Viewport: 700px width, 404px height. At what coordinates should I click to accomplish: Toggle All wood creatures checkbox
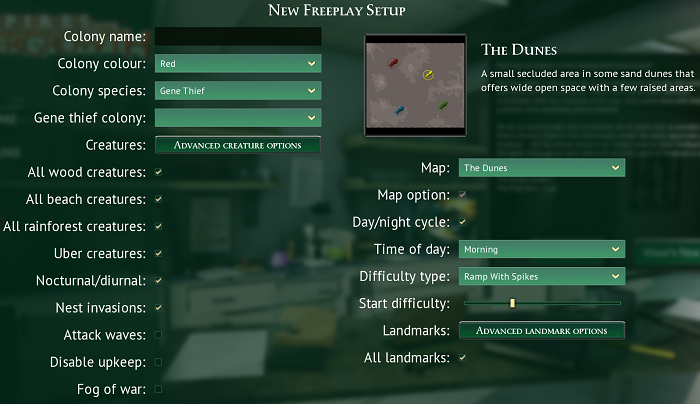pos(158,172)
